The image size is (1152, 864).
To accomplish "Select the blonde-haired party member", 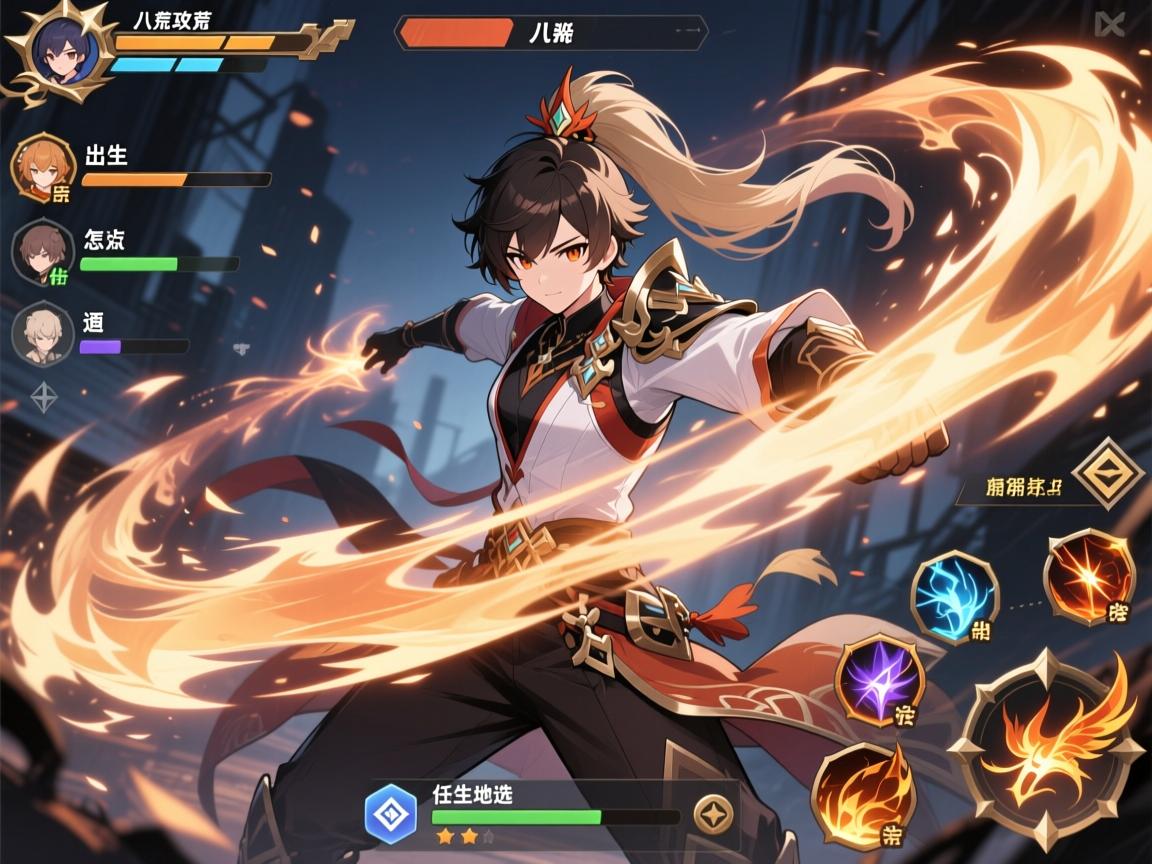I will click(42, 333).
